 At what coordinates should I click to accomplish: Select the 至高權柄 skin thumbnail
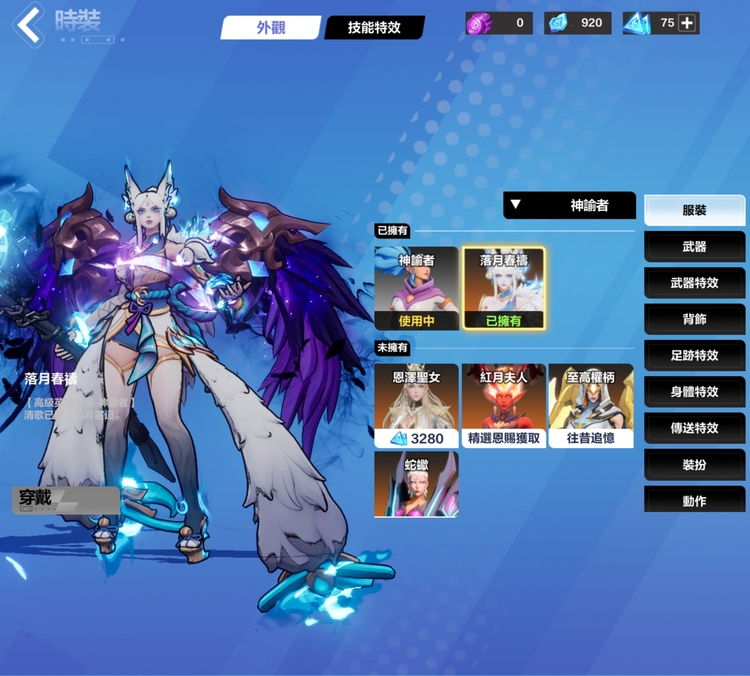coord(591,404)
